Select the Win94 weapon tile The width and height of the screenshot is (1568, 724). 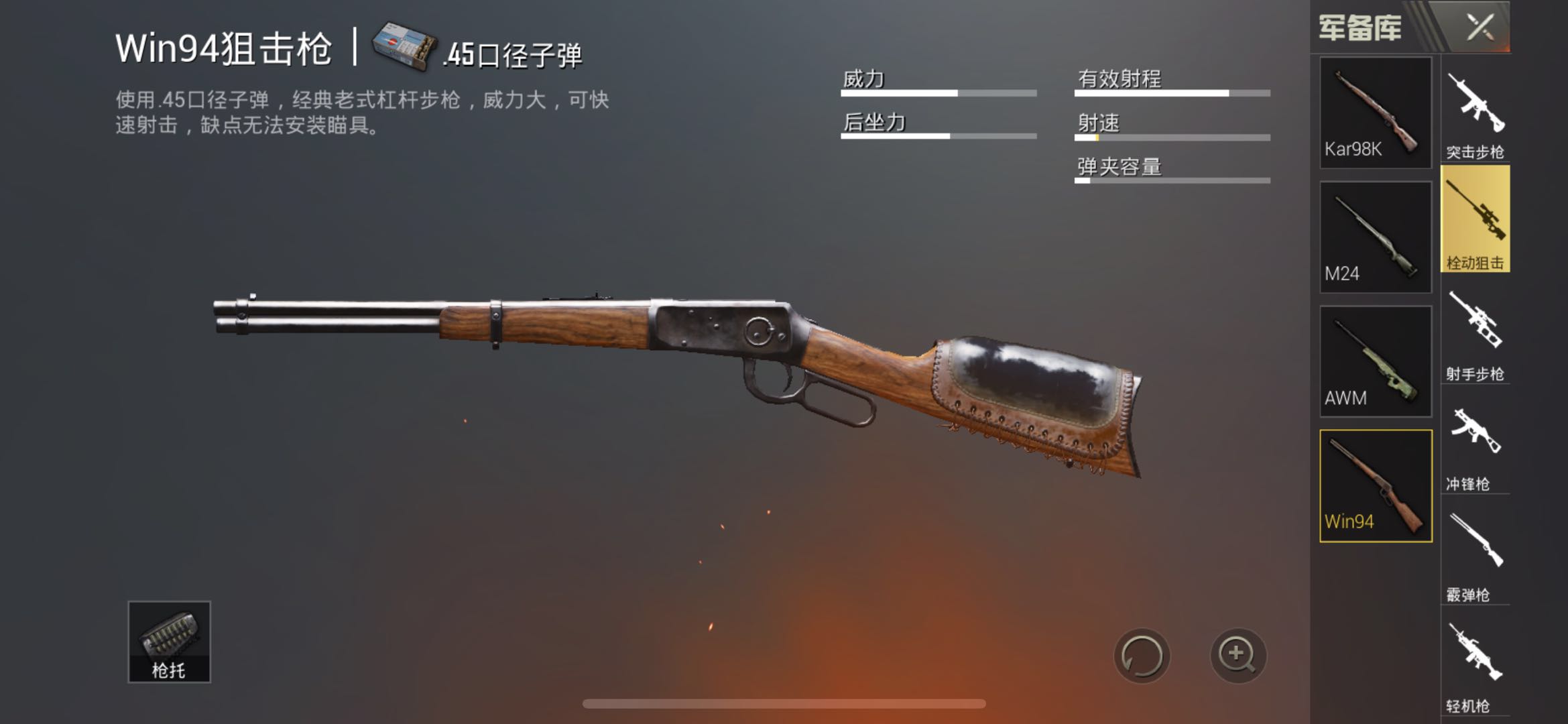click(x=1376, y=486)
